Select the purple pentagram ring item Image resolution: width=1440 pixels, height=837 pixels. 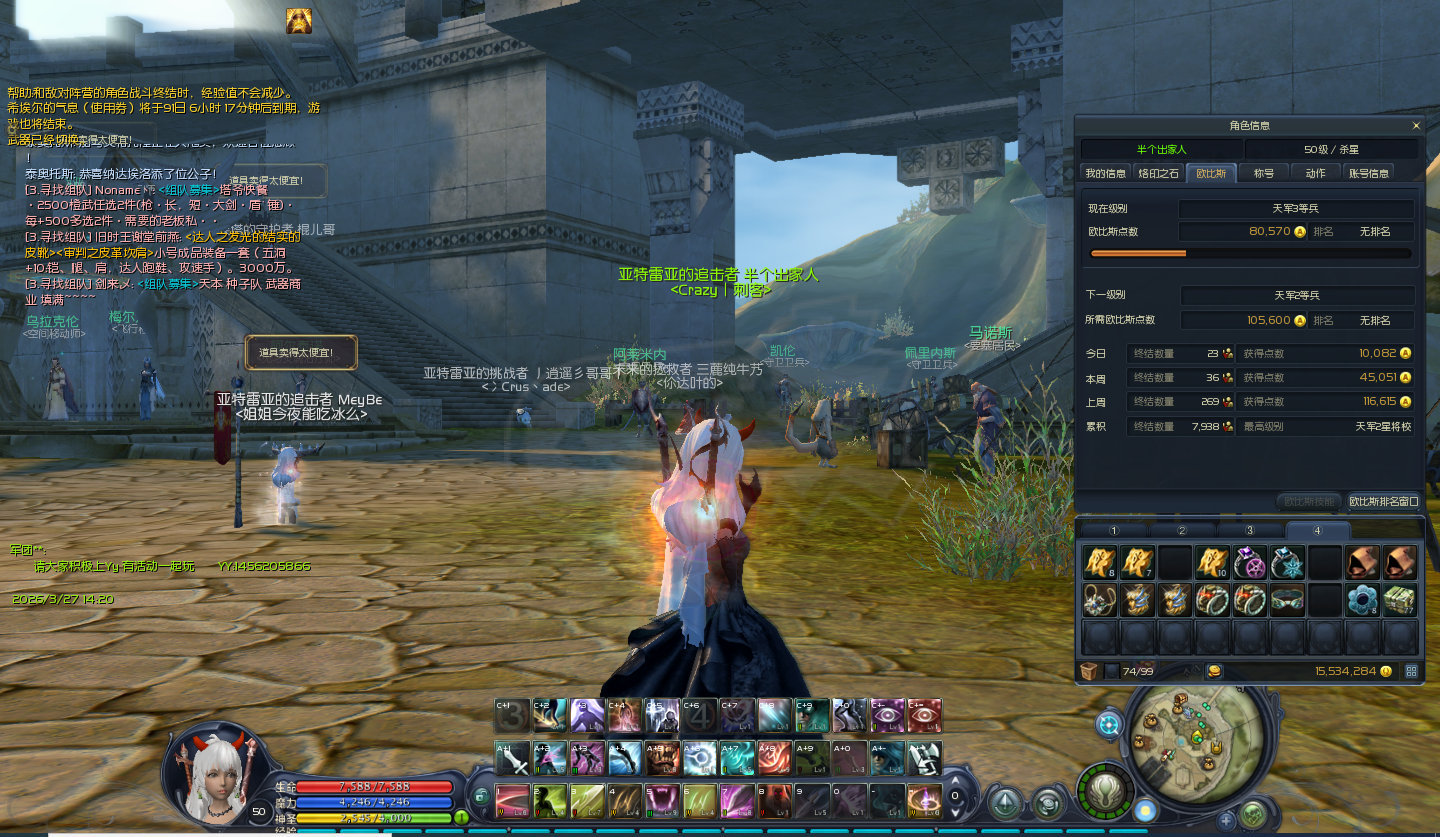(x=1250, y=563)
